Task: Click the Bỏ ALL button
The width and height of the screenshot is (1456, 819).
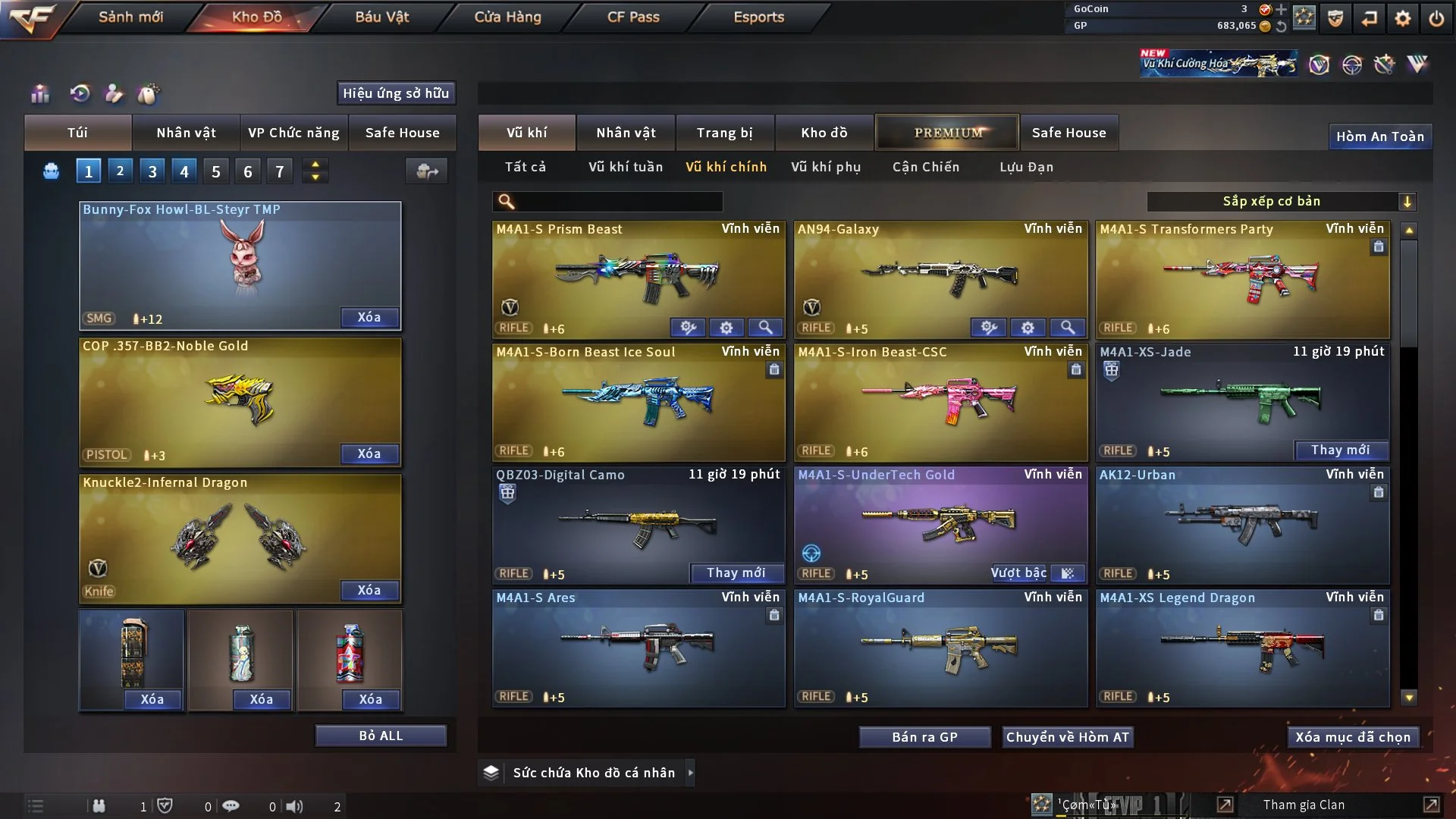Action: point(381,736)
